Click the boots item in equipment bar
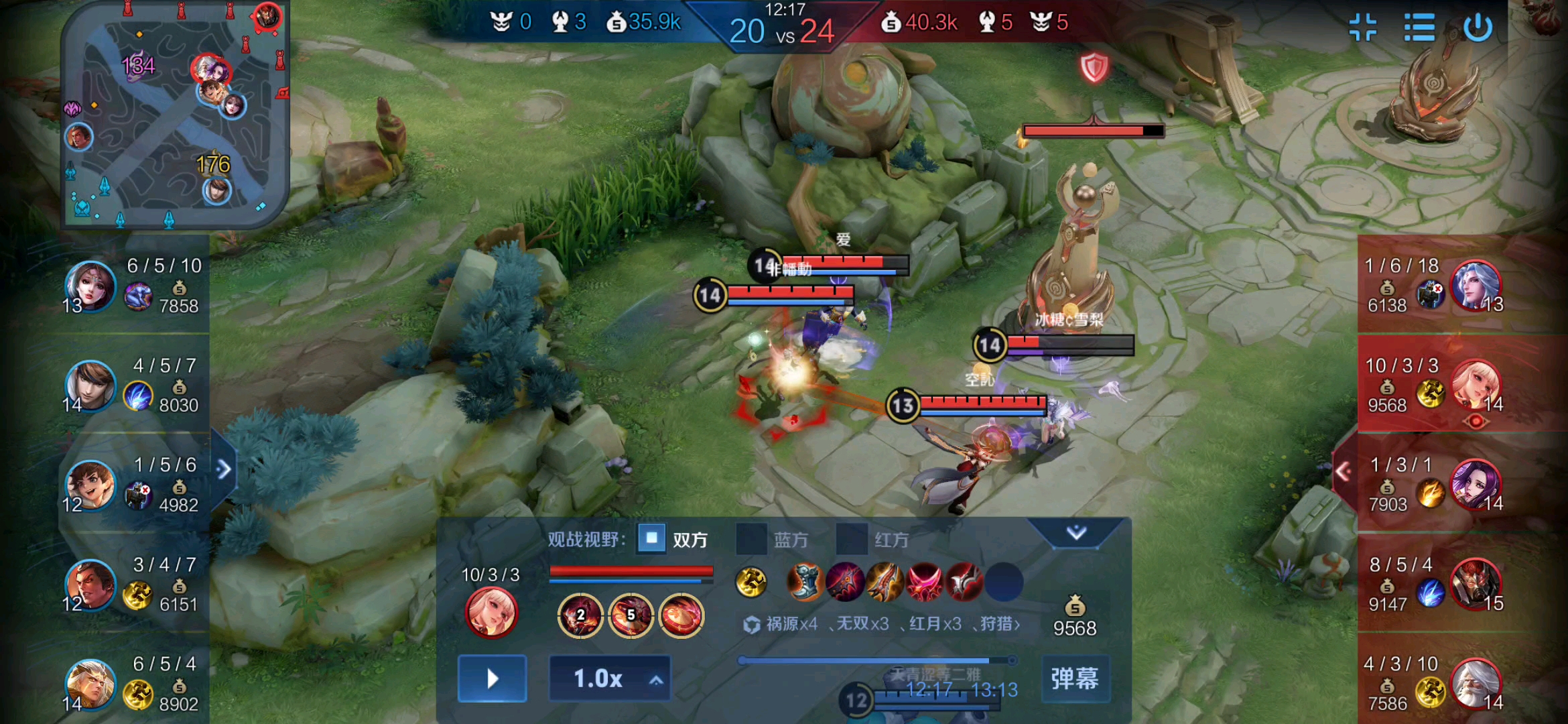 coord(804,581)
